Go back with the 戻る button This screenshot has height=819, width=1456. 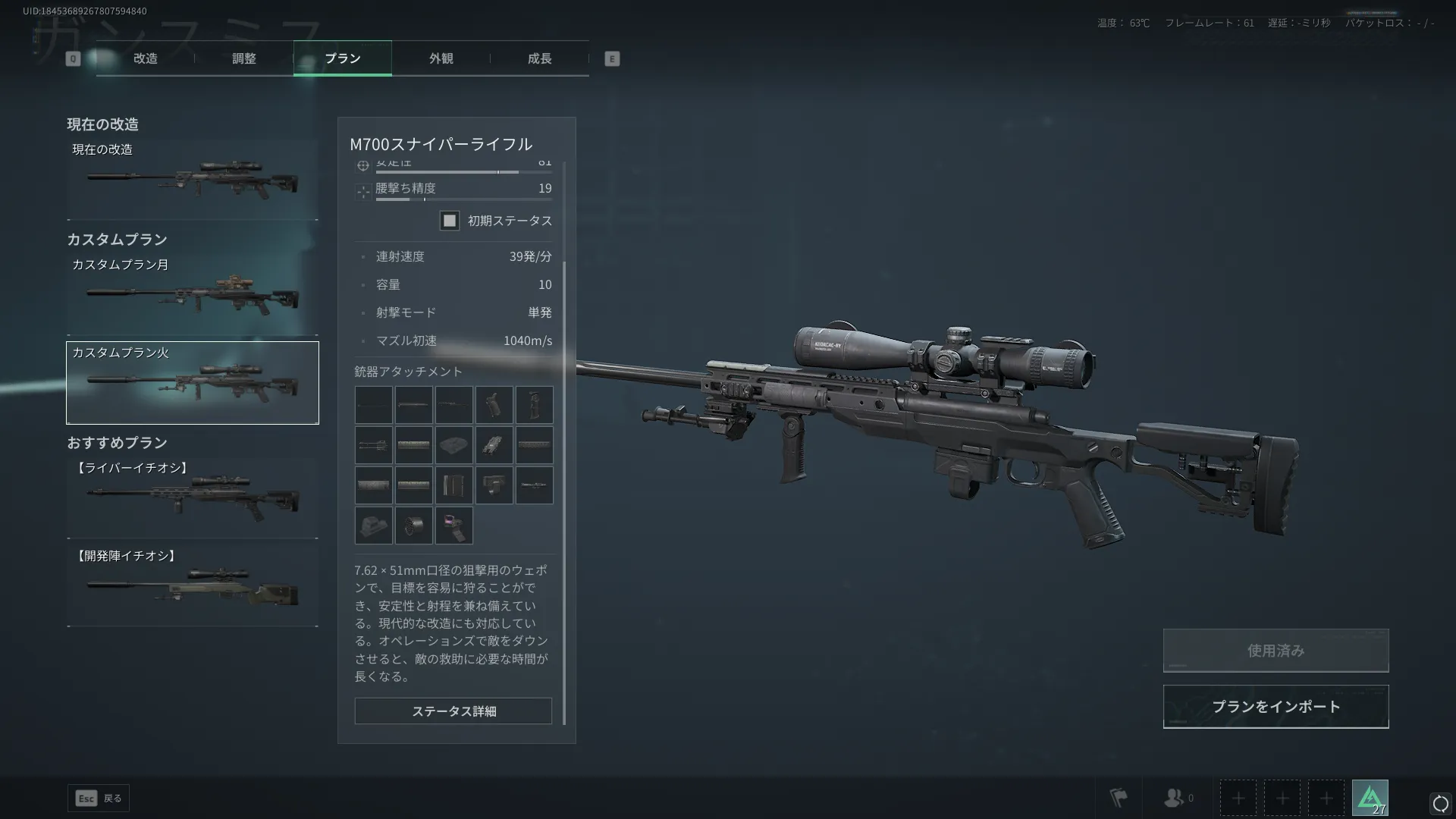click(x=99, y=798)
